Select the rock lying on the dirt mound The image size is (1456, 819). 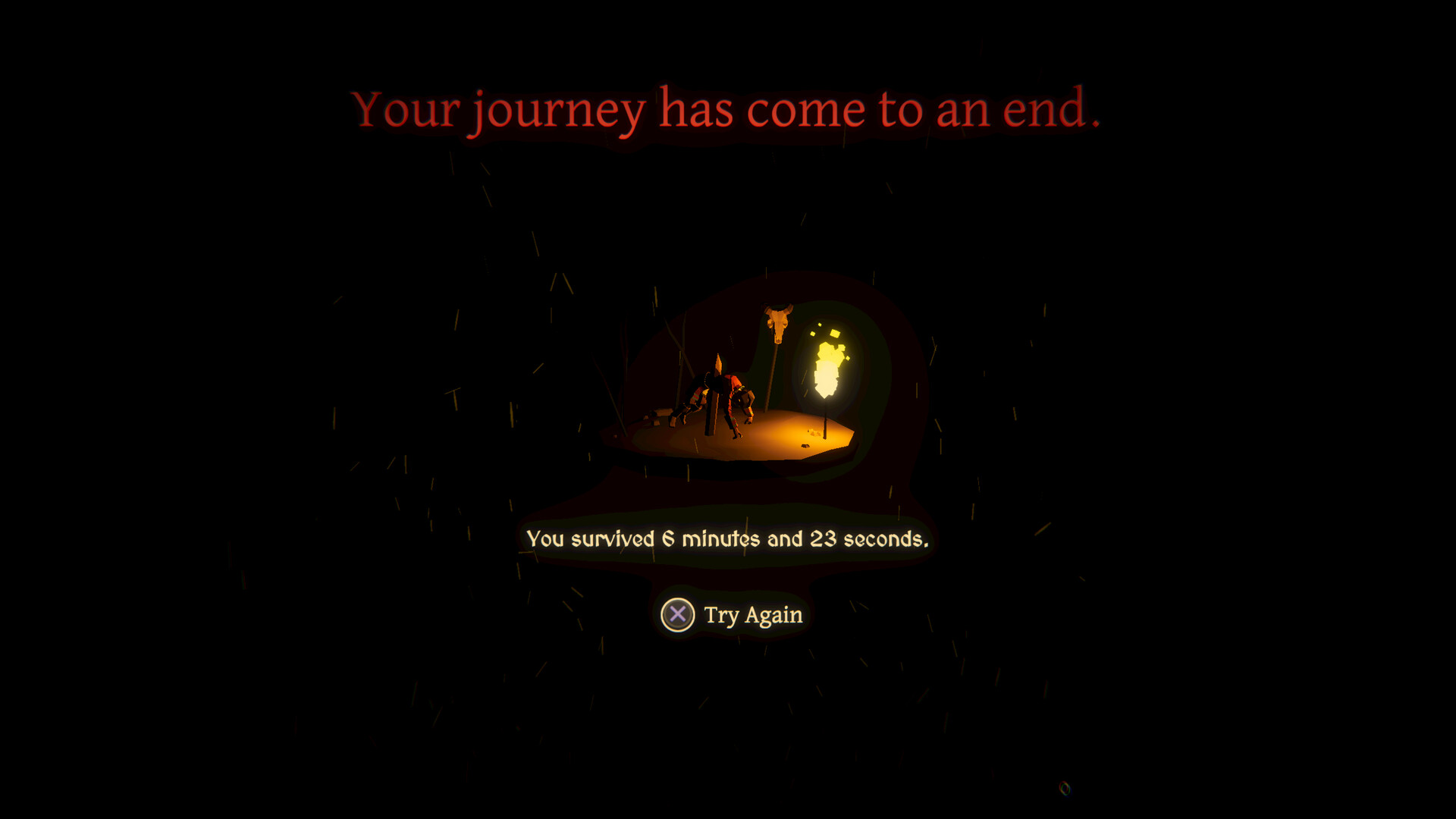(805, 445)
